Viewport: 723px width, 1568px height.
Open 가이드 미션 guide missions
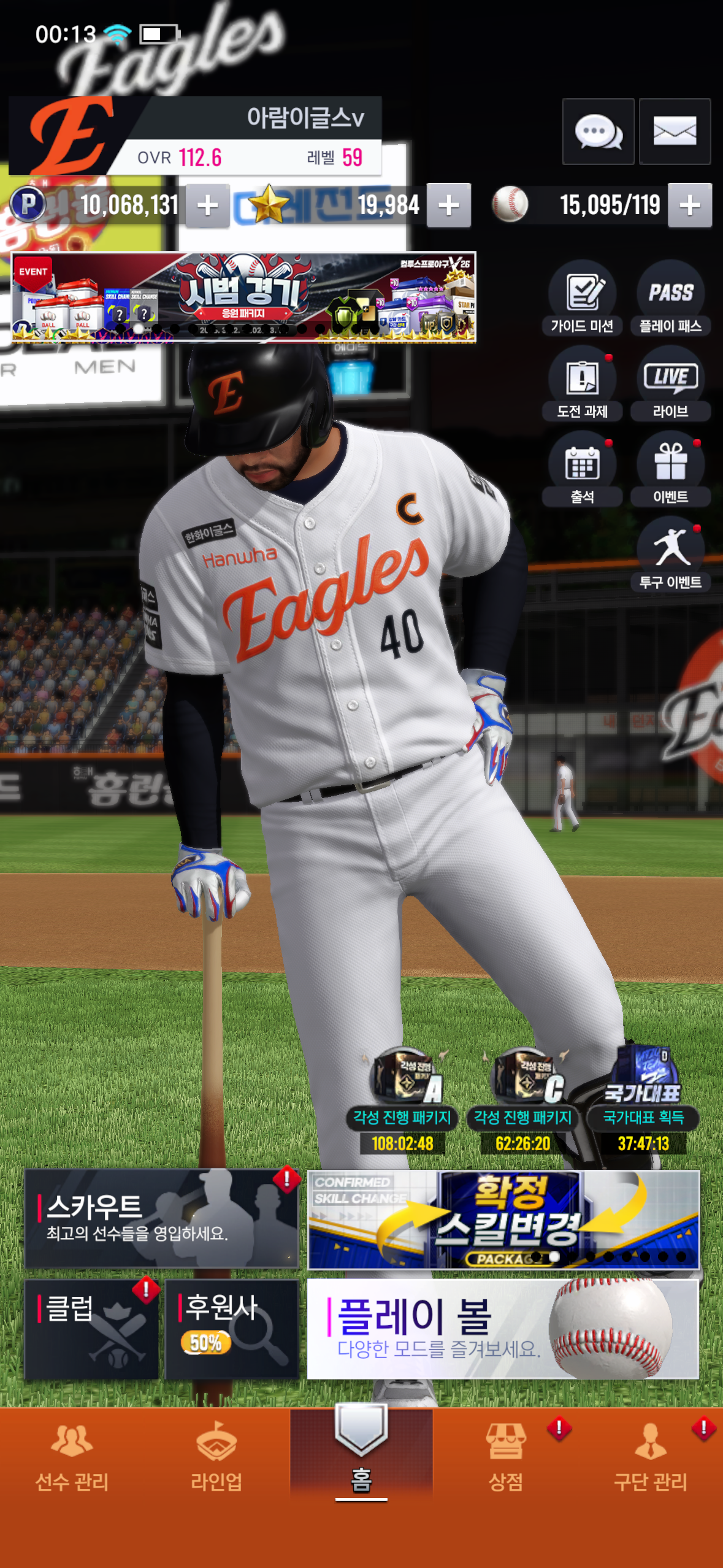pyautogui.click(x=582, y=298)
